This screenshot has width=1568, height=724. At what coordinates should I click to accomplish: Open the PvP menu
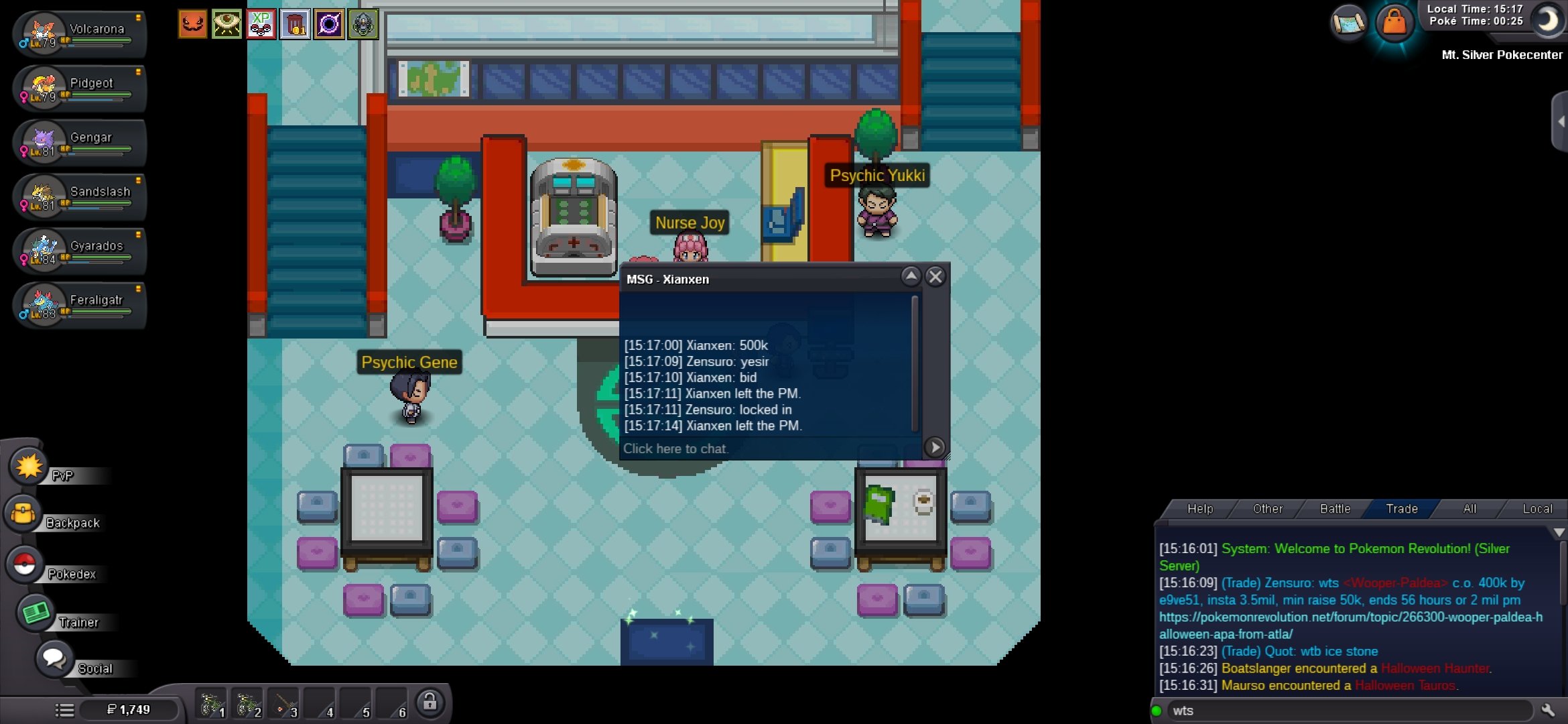[29, 467]
